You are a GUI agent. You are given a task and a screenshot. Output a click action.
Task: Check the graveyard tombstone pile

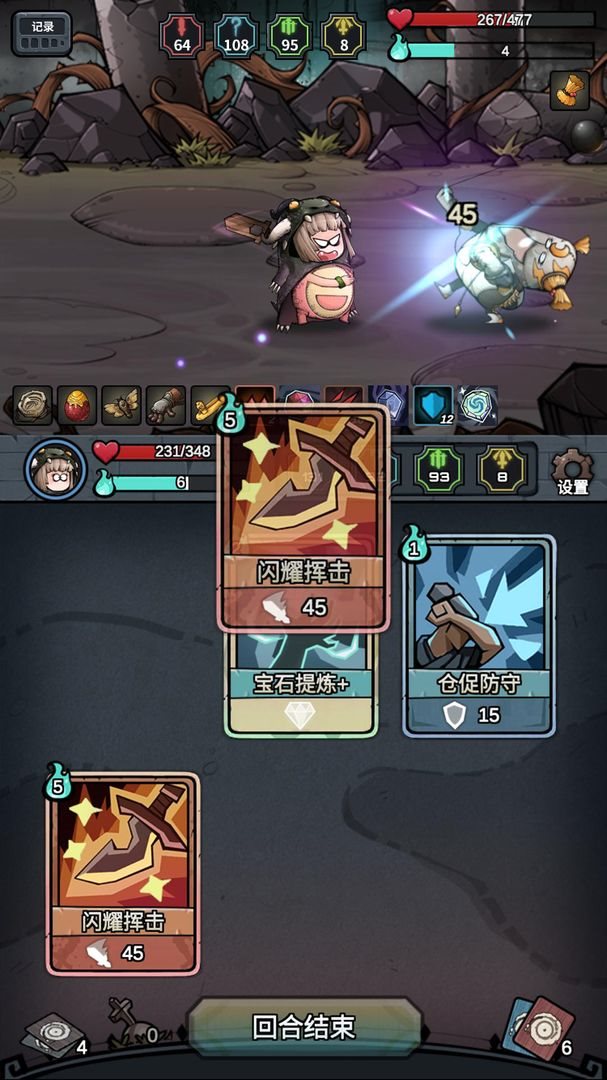click(x=127, y=1022)
